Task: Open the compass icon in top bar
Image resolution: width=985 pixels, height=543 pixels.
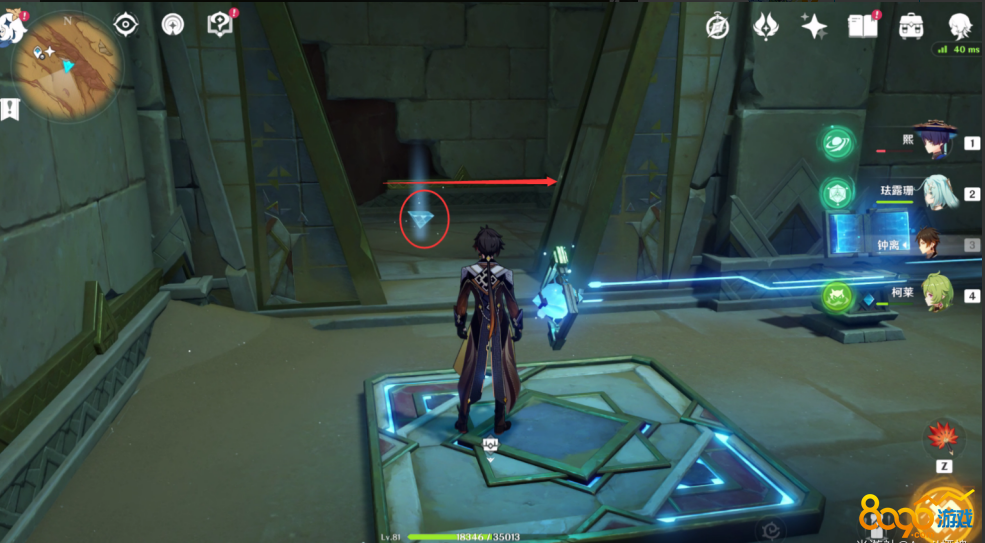Action: click(x=717, y=25)
